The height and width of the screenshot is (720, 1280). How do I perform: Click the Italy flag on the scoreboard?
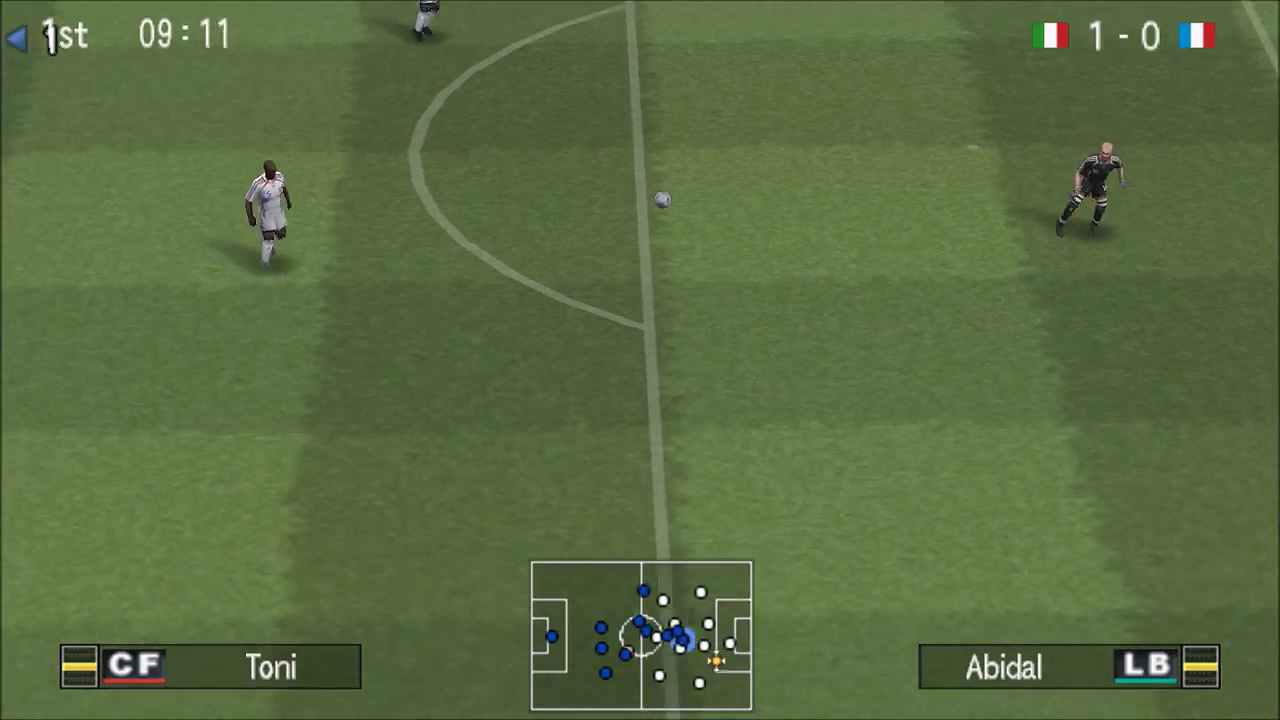click(1051, 36)
